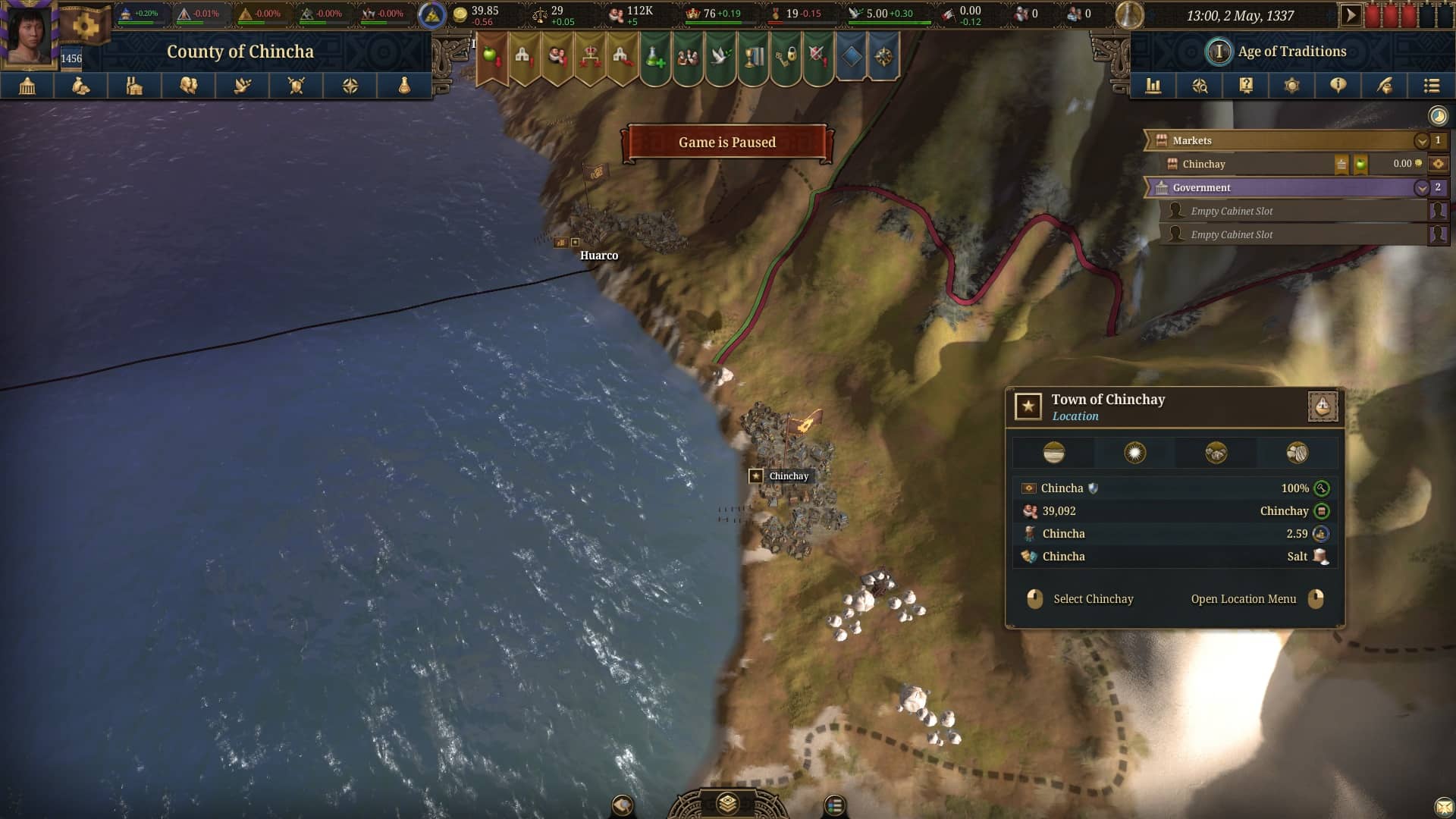Open the research tab with flask icon
The width and height of the screenshot is (1456, 819).
(x=404, y=86)
